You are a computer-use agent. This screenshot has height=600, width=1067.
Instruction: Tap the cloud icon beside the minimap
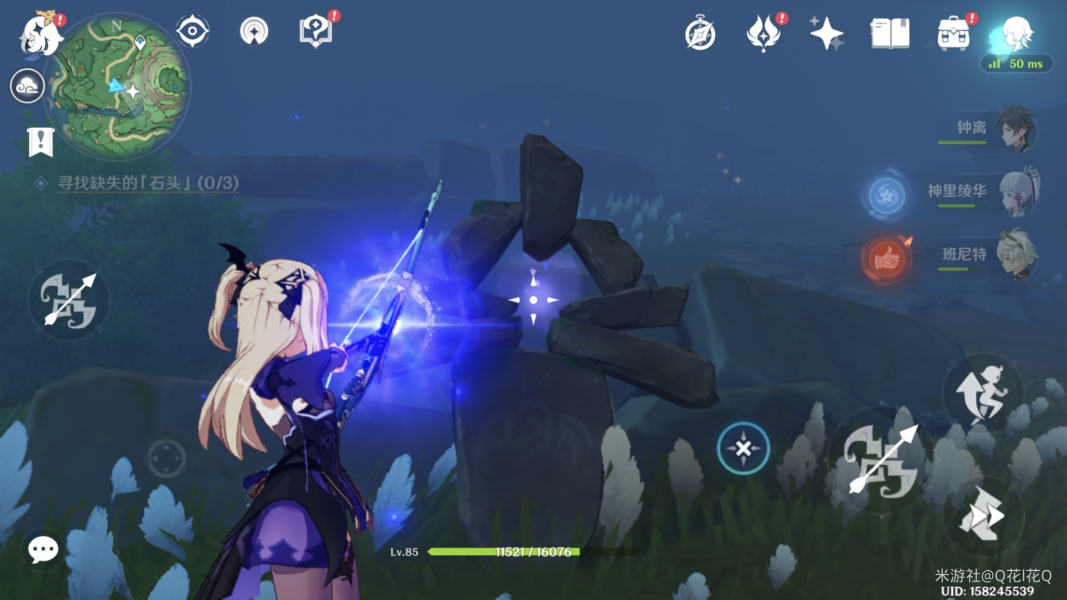27,87
